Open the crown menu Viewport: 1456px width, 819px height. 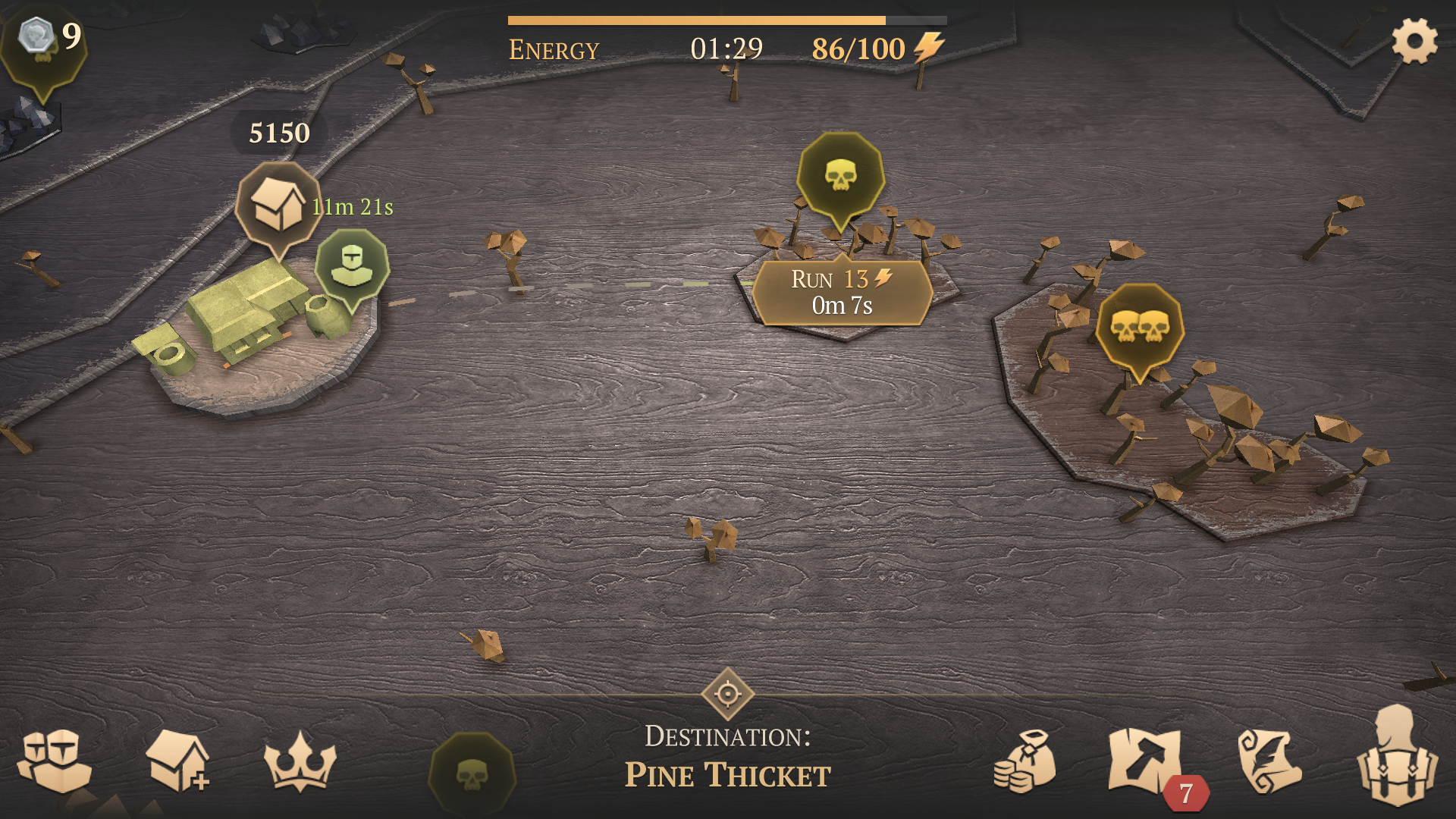click(x=300, y=761)
